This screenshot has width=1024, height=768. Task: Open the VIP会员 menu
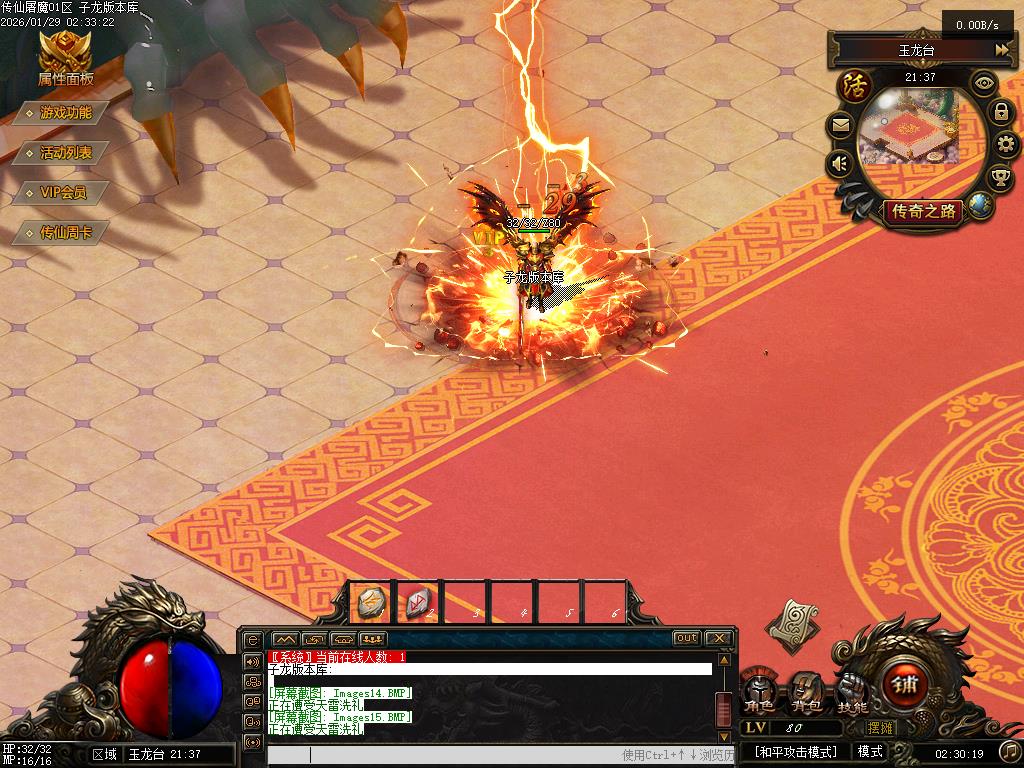(63, 193)
